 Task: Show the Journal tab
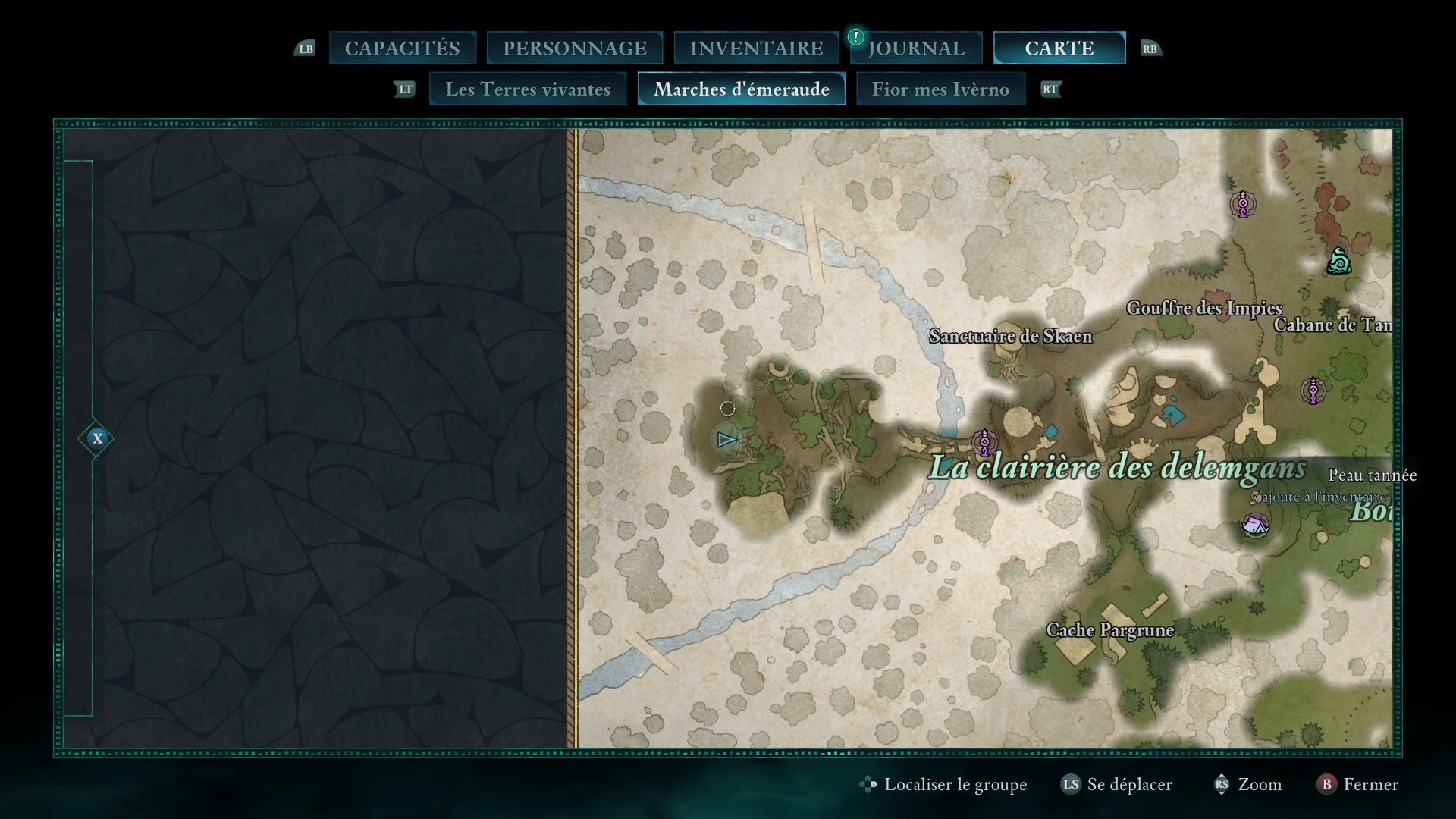pos(916,49)
